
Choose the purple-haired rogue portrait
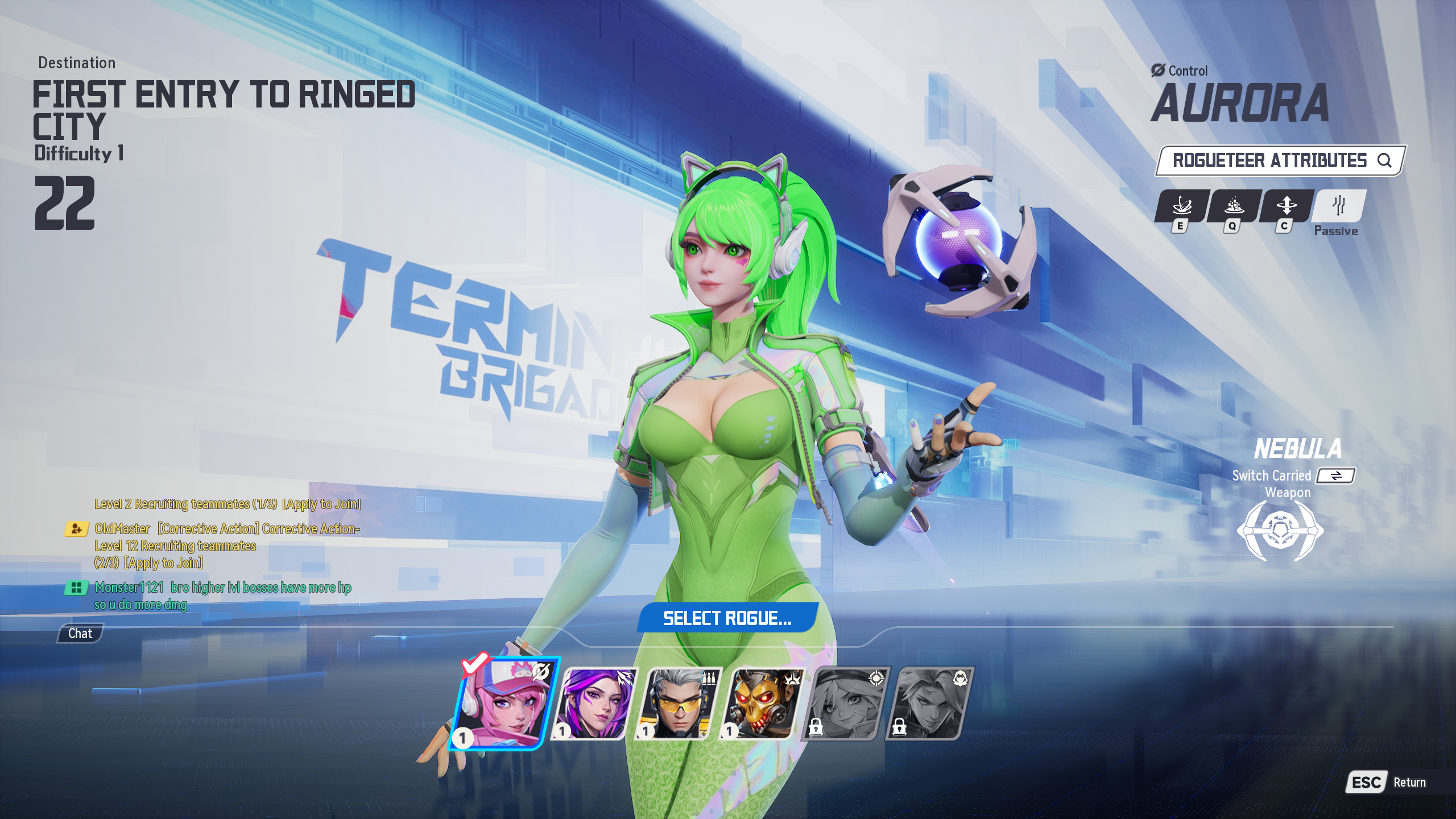pyautogui.click(x=594, y=704)
